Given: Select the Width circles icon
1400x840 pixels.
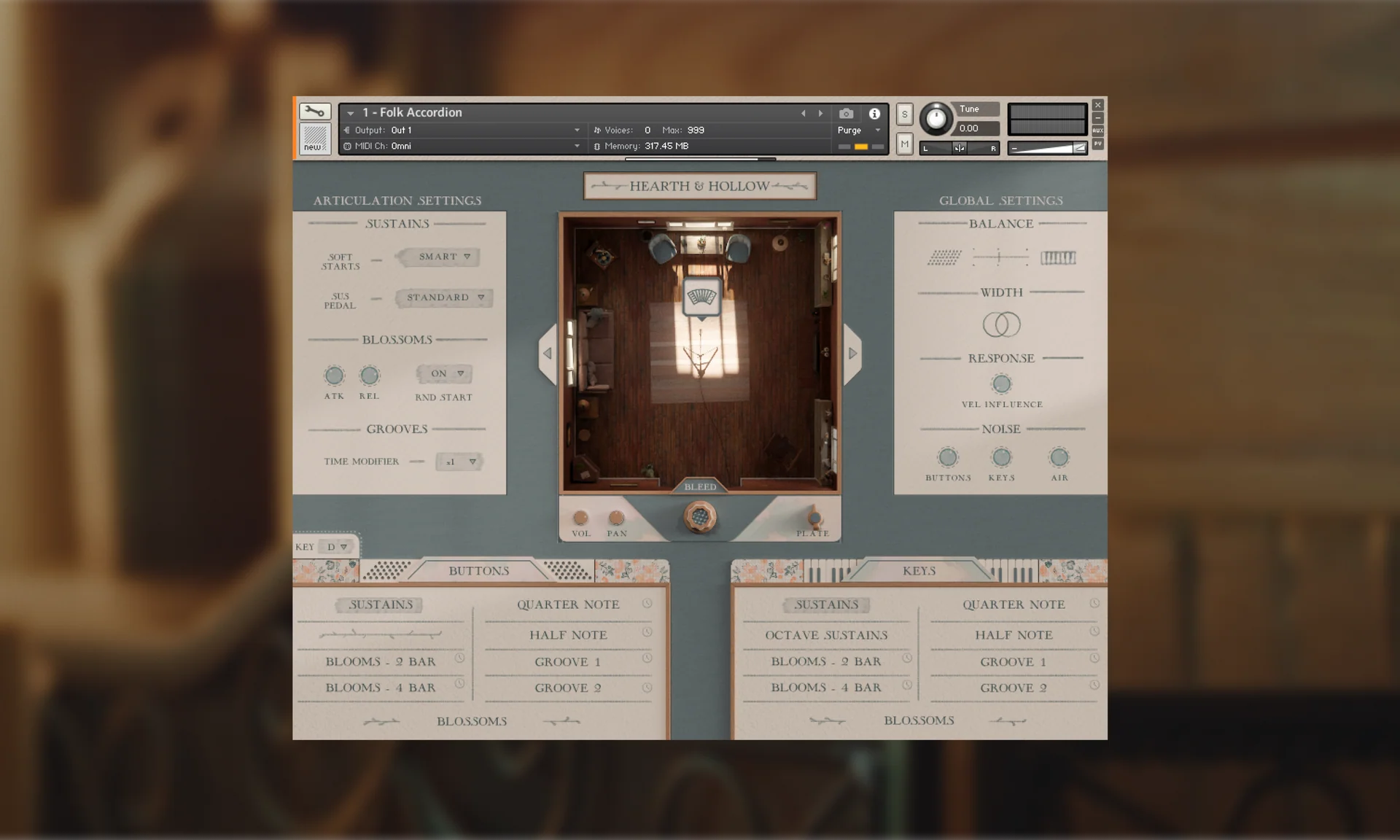Looking at the screenshot, I should (x=1000, y=325).
